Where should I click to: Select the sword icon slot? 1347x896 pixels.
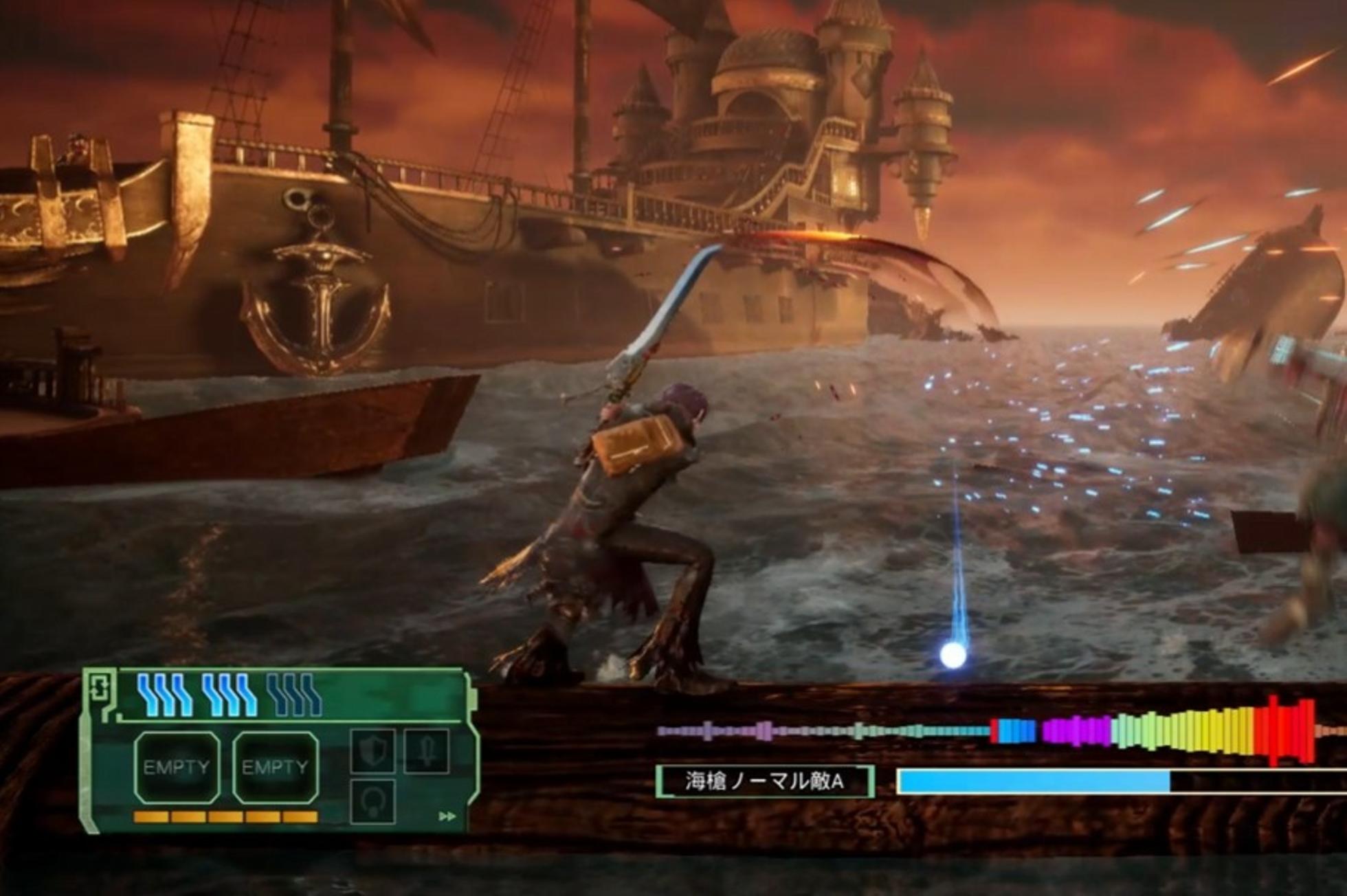tap(426, 750)
